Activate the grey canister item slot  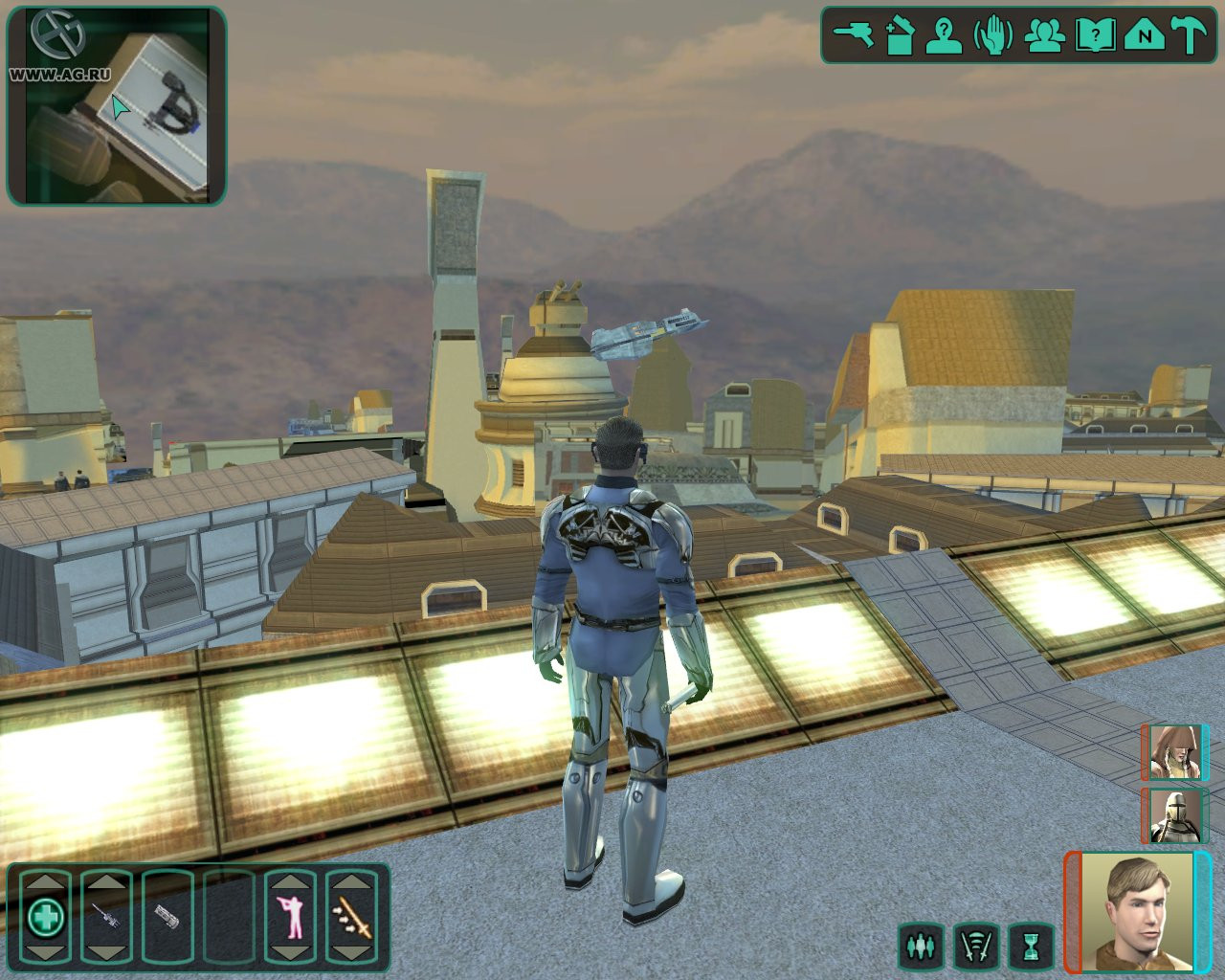167,918
